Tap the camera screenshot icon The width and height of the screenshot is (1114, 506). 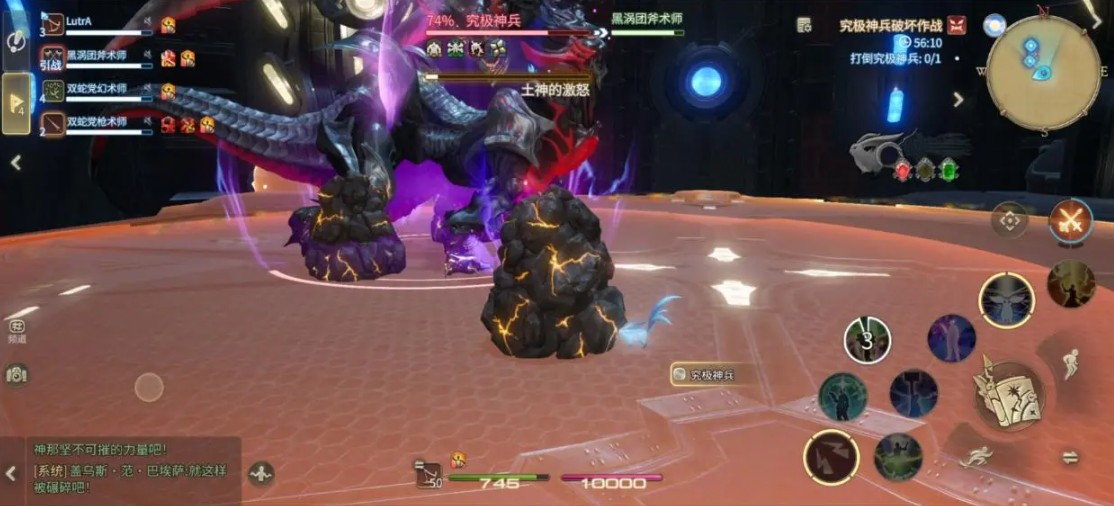(x=16, y=374)
